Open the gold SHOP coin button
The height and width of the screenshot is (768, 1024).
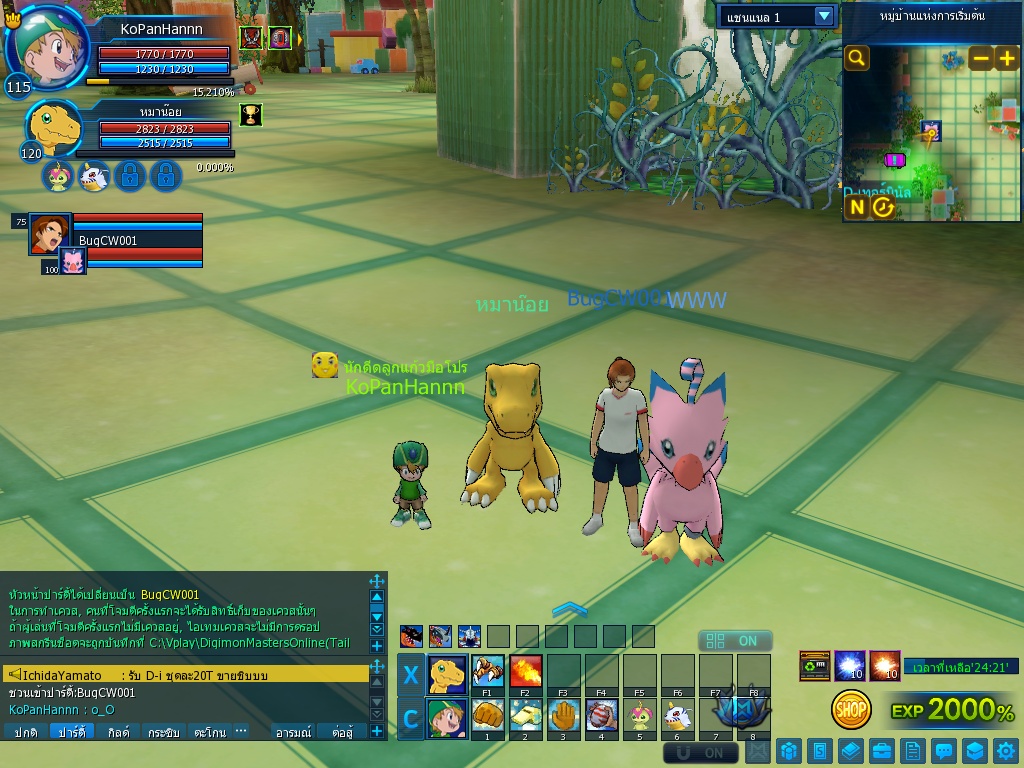click(x=851, y=709)
